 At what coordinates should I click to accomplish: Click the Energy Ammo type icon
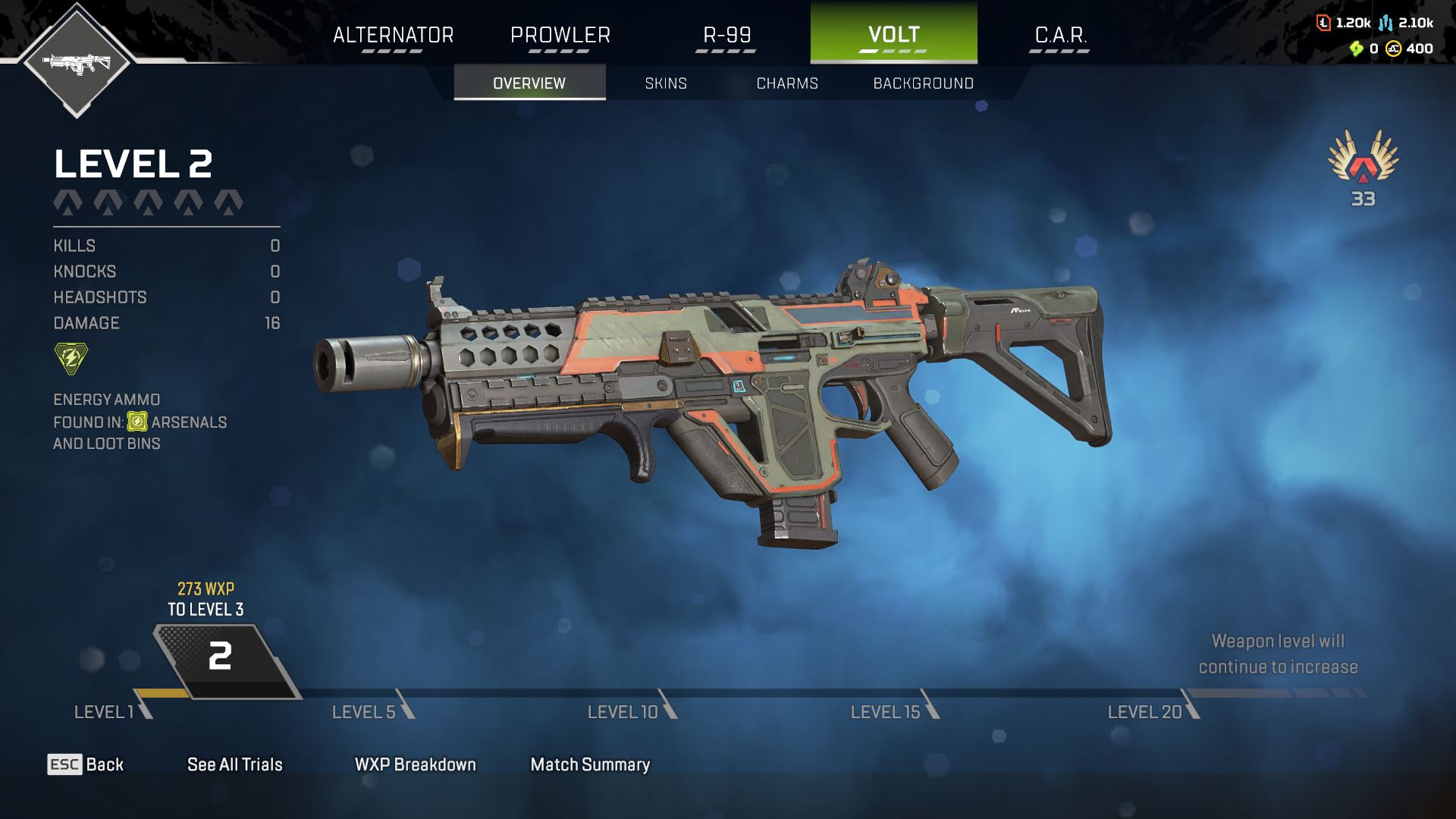pos(71,359)
